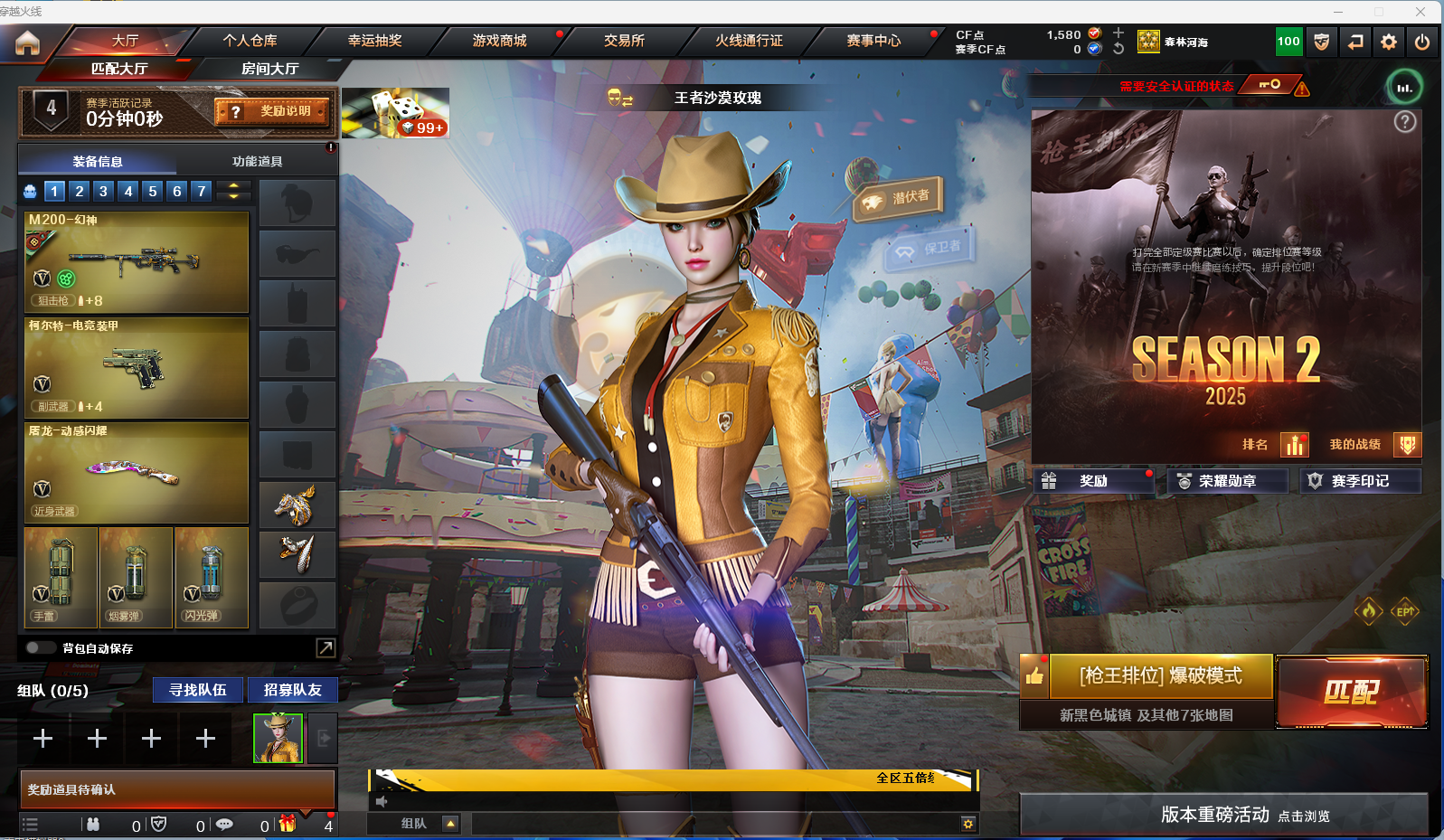Start matchmaking with the 匹配 button

pos(1351,692)
